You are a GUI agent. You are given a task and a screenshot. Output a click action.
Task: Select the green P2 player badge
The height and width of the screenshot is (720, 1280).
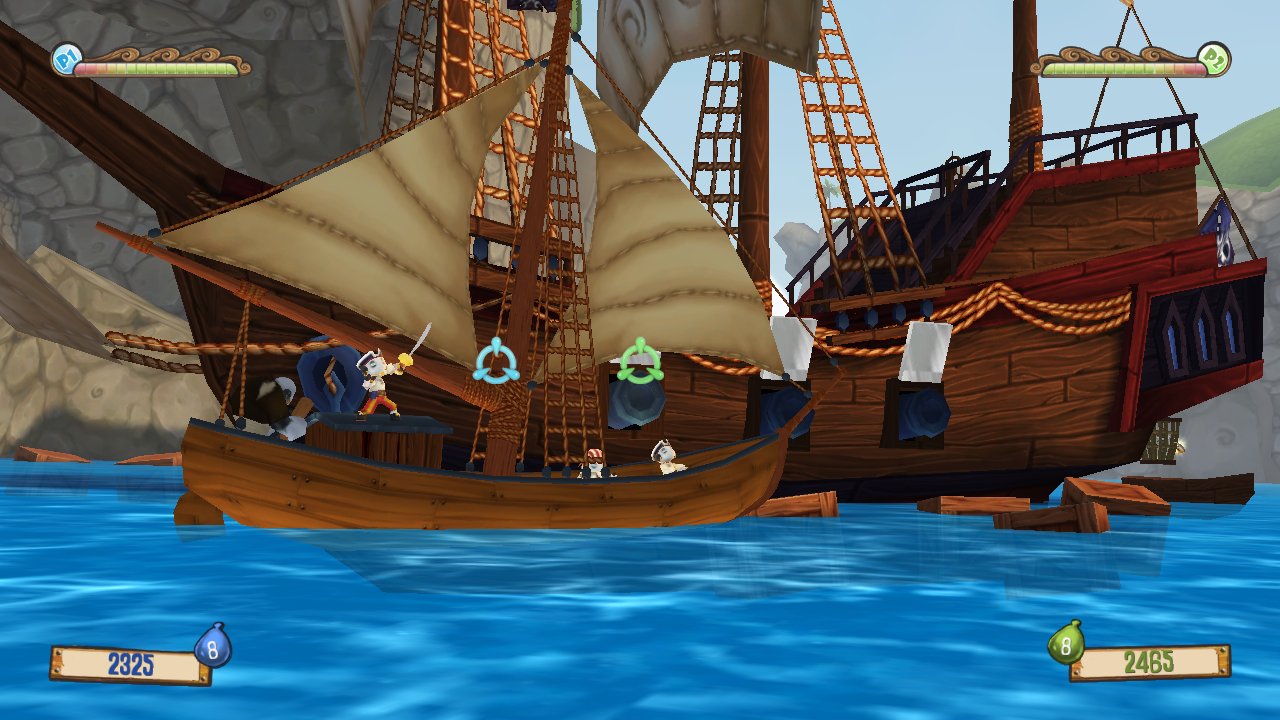(x=1215, y=59)
